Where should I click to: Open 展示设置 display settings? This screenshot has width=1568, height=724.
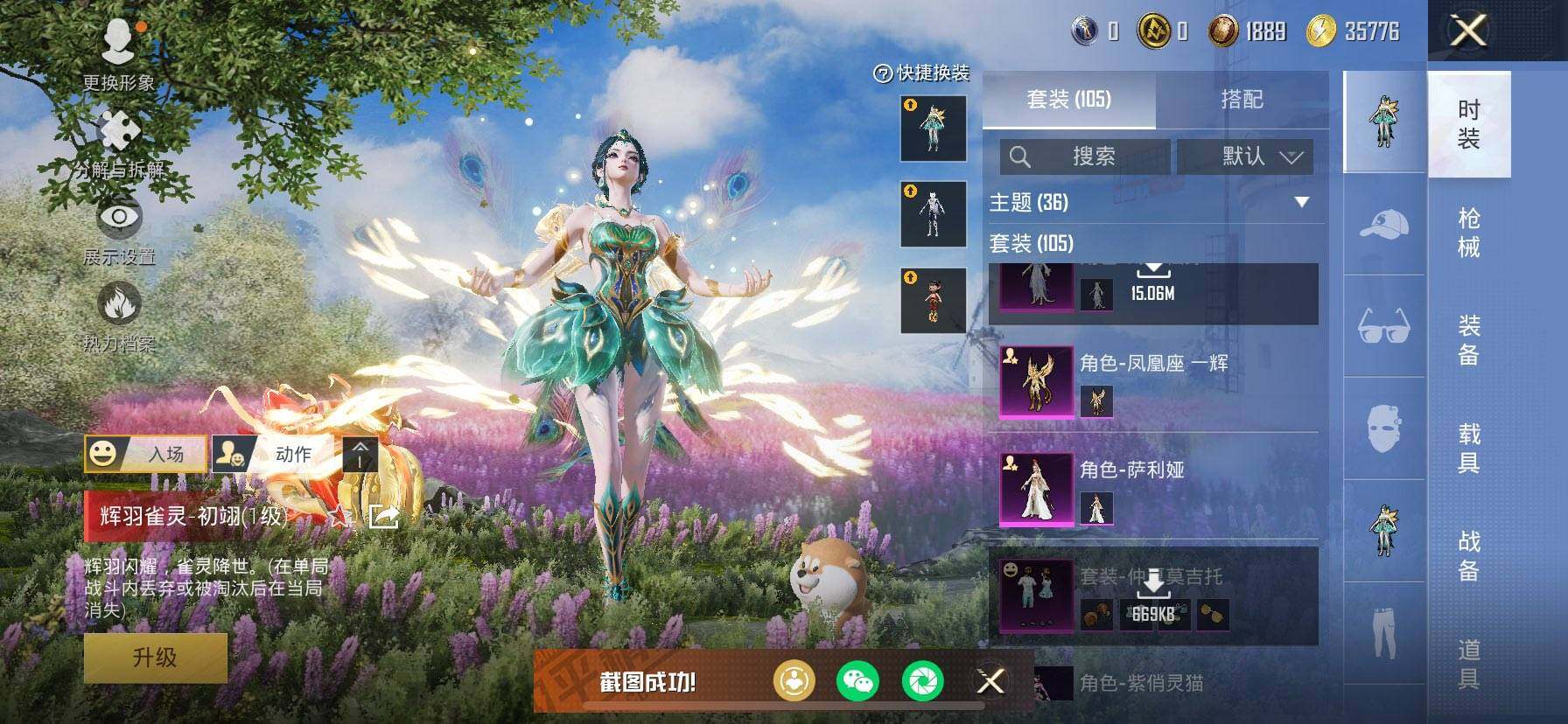119,230
